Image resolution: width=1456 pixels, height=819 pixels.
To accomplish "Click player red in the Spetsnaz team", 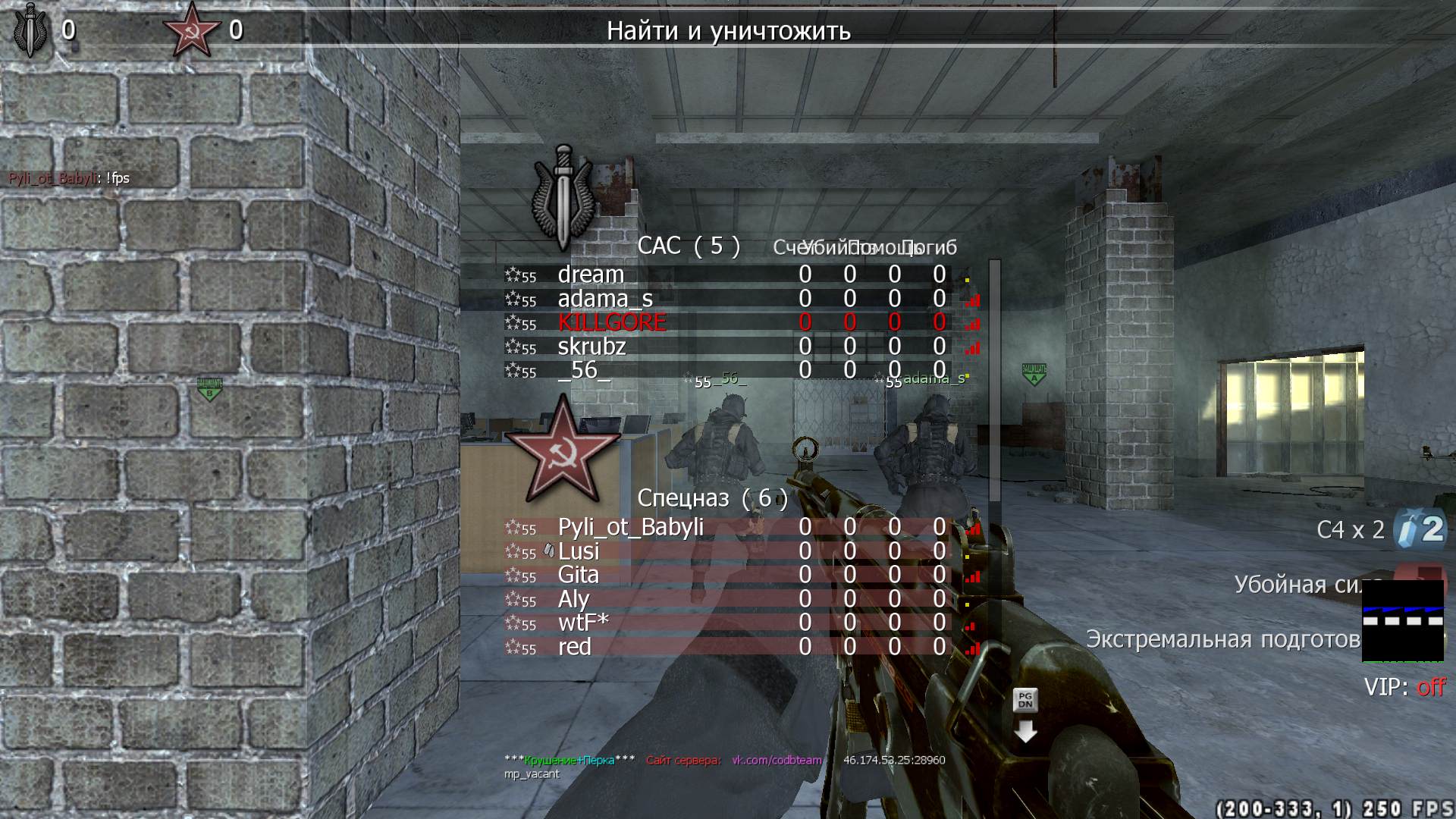I will (574, 647).
